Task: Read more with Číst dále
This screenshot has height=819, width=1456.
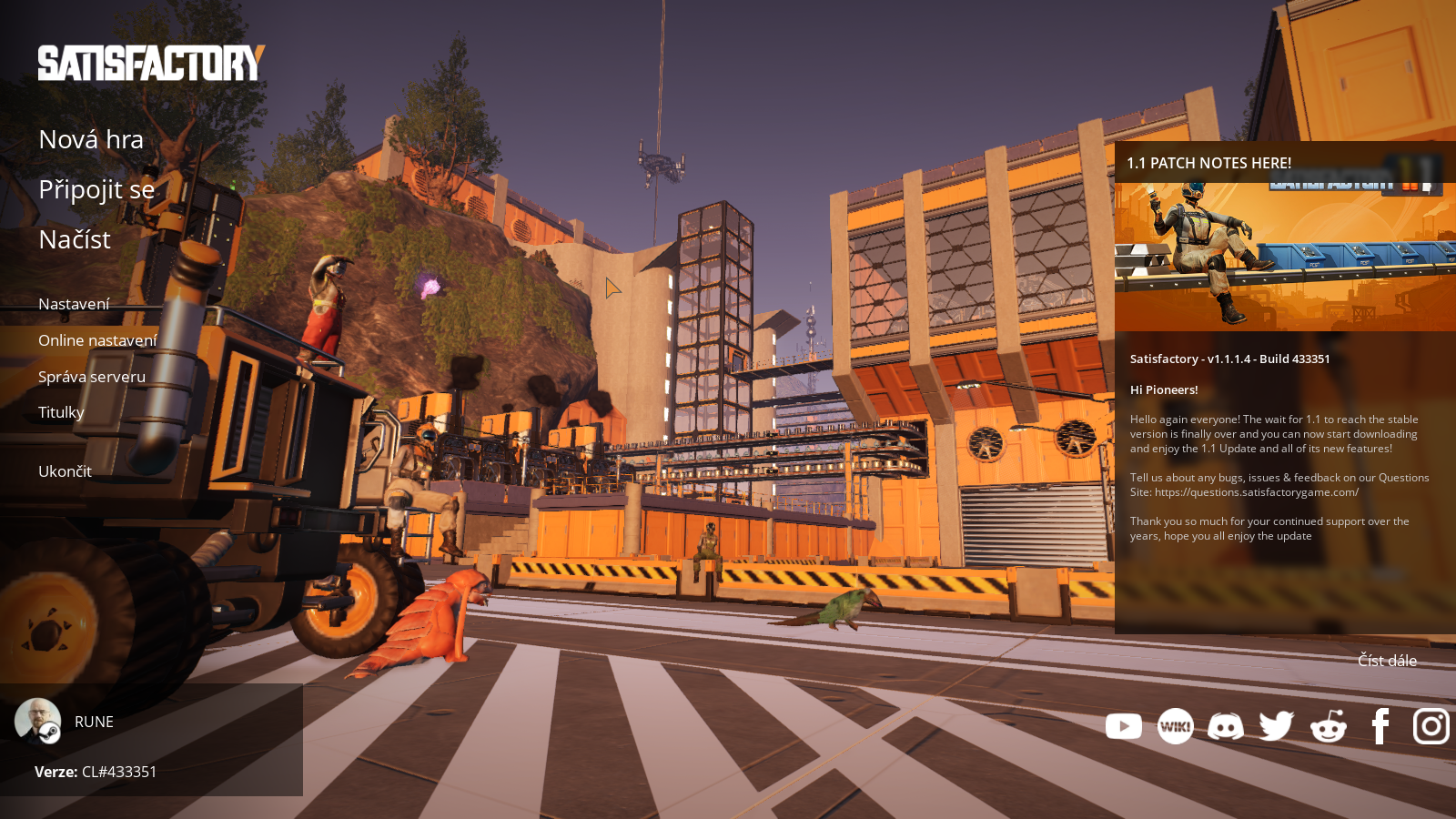Action: click(x=1387, y=661)
